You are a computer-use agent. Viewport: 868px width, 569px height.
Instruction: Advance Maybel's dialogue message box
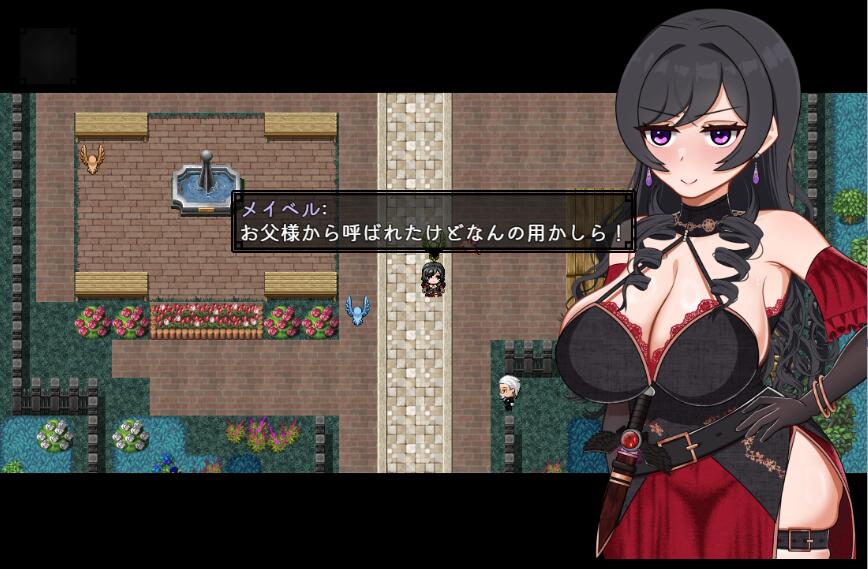click(x=433, y=222)
